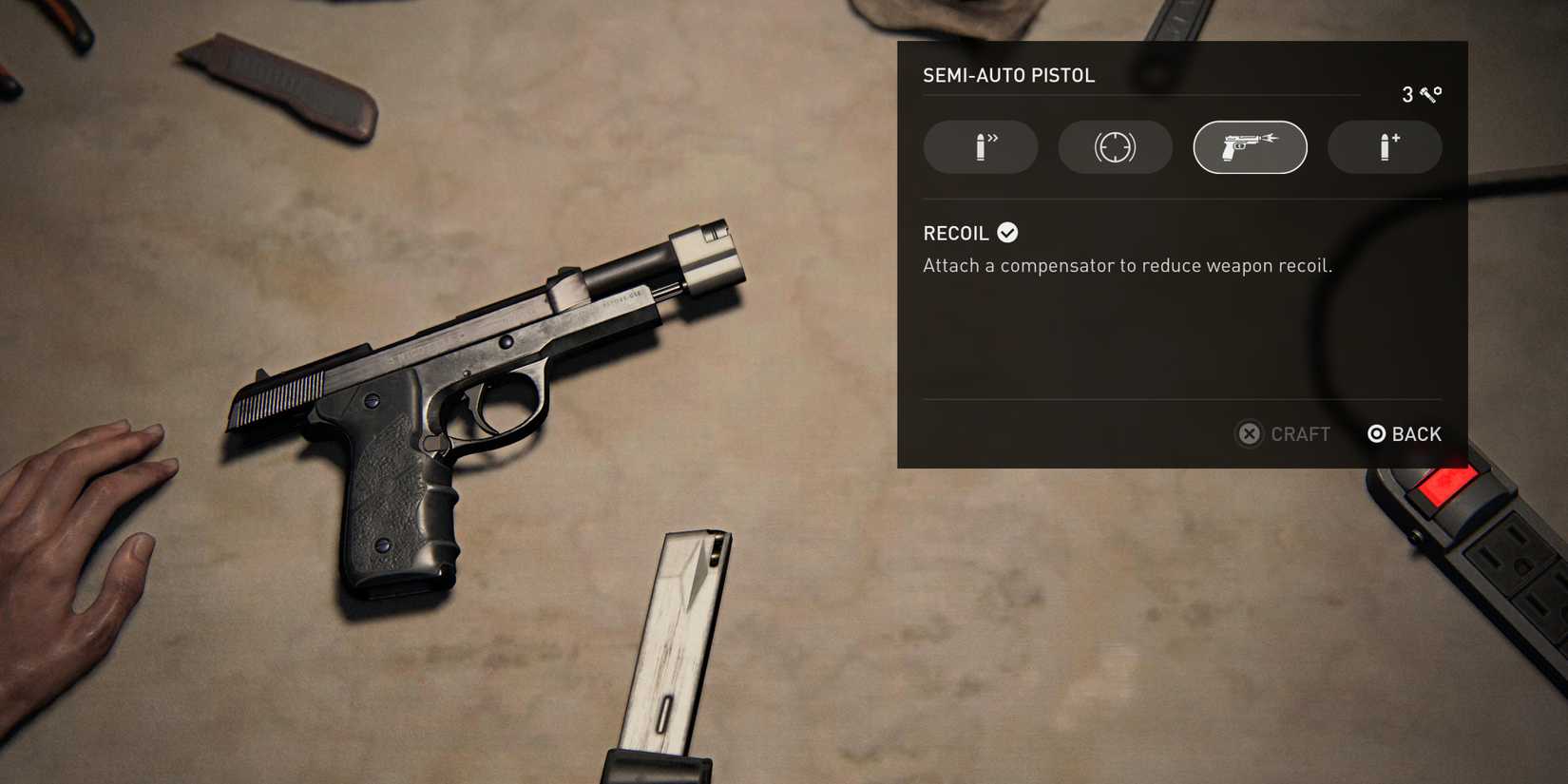Viewport: 1568px width, 784px height.
Task: Select the fourth upgrade slot on the right
Action: pos(1385,147)
